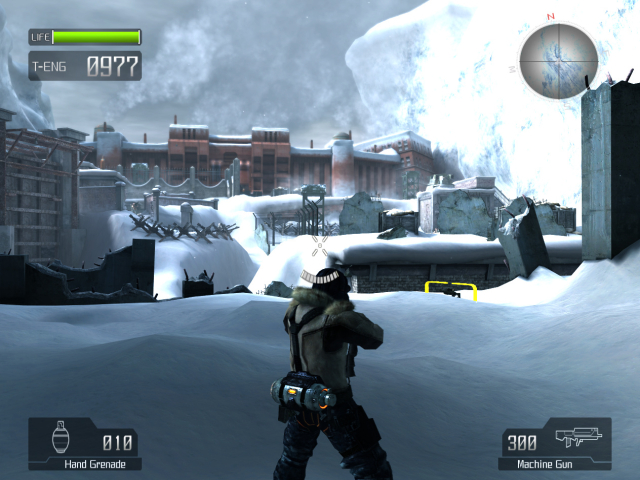Viewport: 640px width, 480px height.
Task: Select the Hand Grenade icon
Action: click(x=63, y=439)
